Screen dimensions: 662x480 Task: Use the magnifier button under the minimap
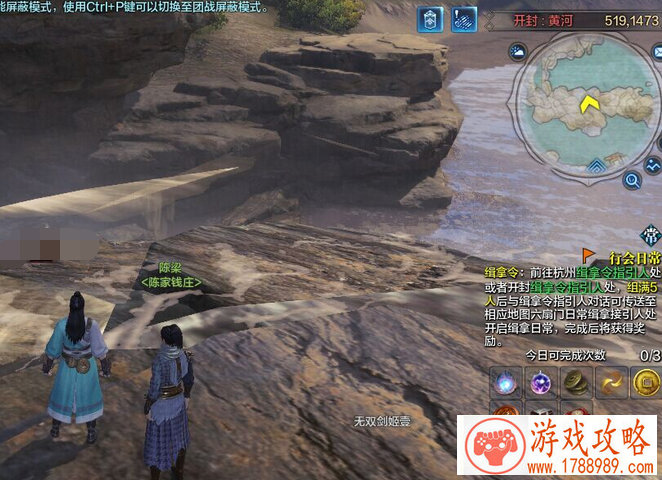pos(632,180)
